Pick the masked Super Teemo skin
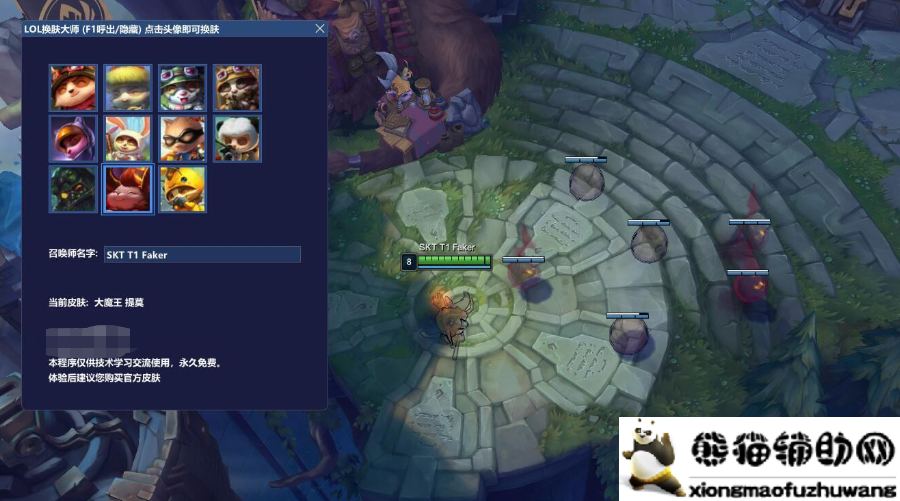 click(x=182, y=138)
